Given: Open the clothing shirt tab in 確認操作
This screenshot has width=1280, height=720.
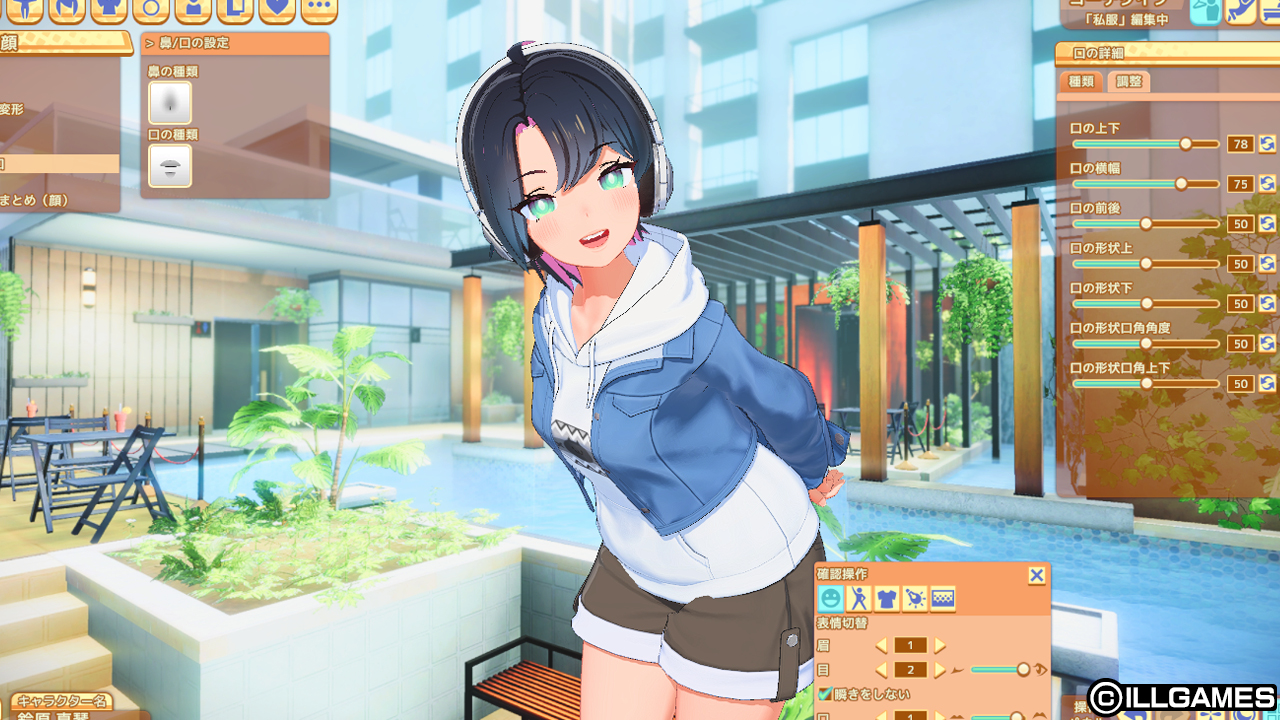Looking at the screenshot, I should [x=886, y=599].
